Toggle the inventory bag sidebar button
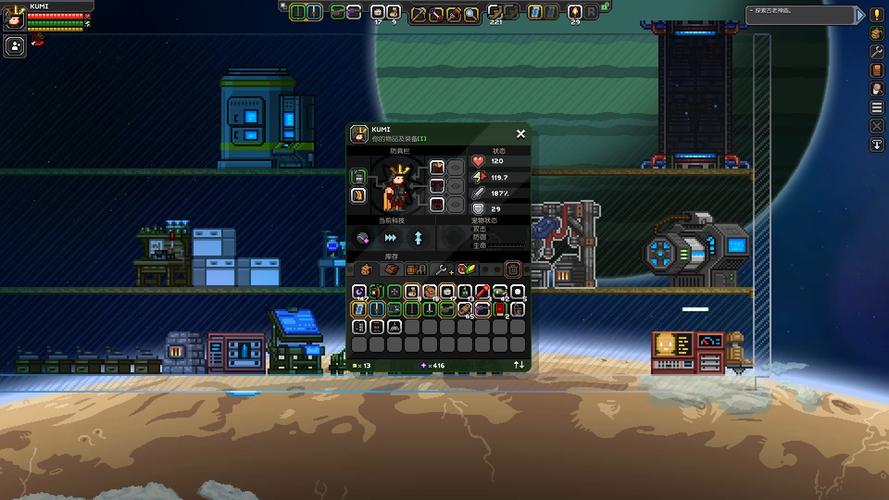Viewport: 889px width, 500px height. (x=877, y=33)
